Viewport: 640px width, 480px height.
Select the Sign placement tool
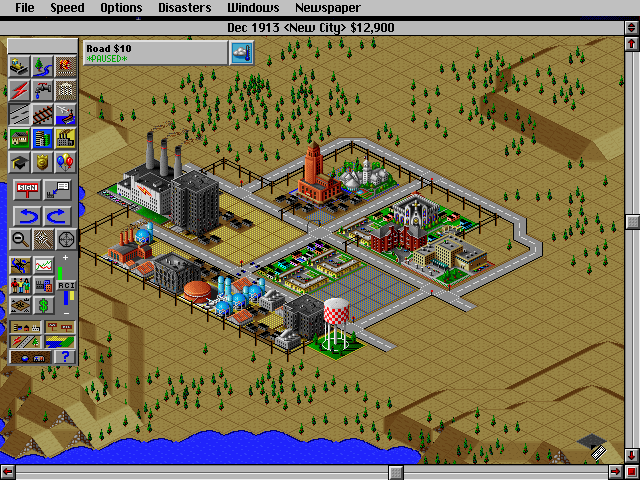pyautogui.click(x=30, y=189)
